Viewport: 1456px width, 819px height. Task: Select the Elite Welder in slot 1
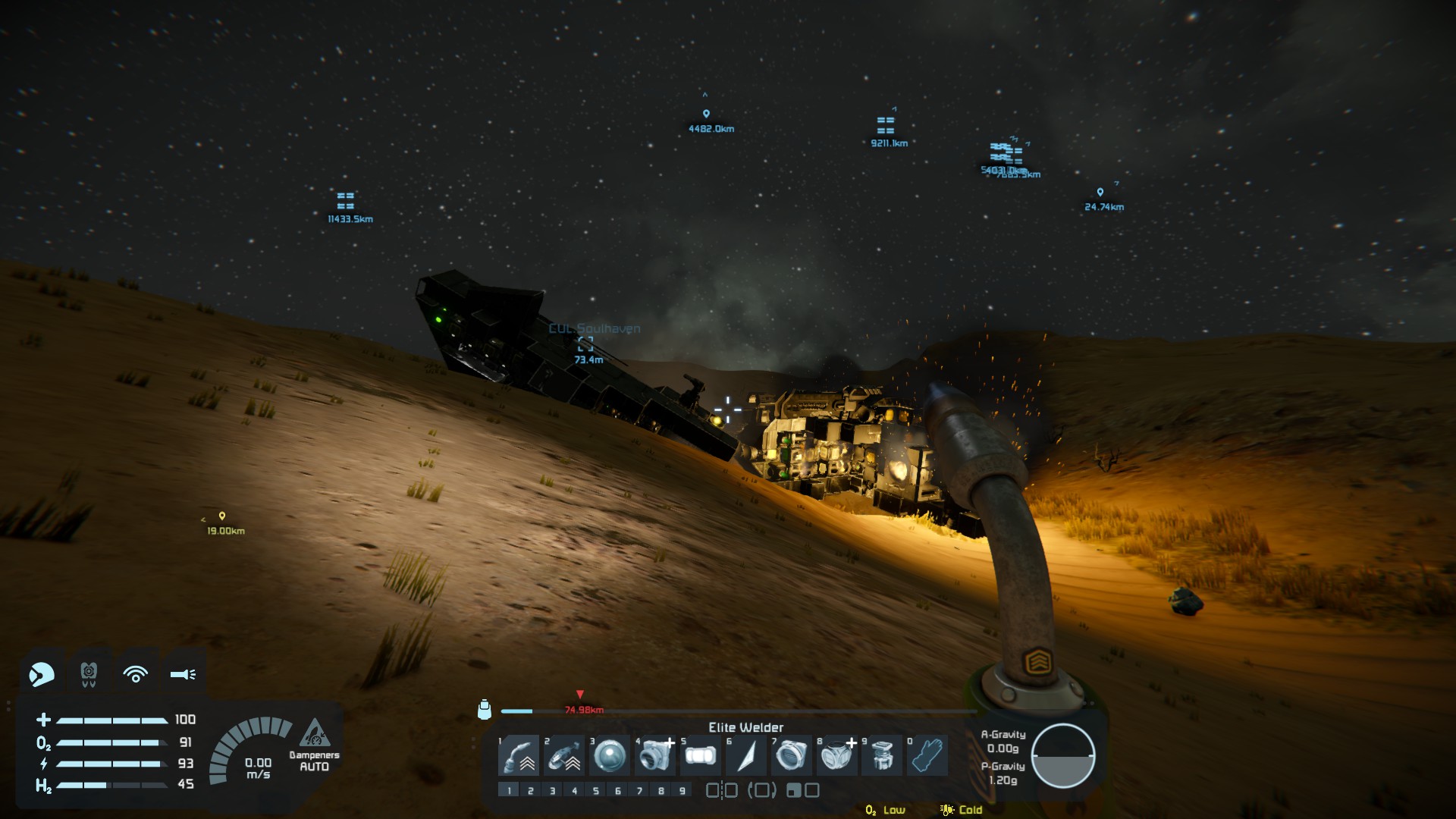(519, 755)
